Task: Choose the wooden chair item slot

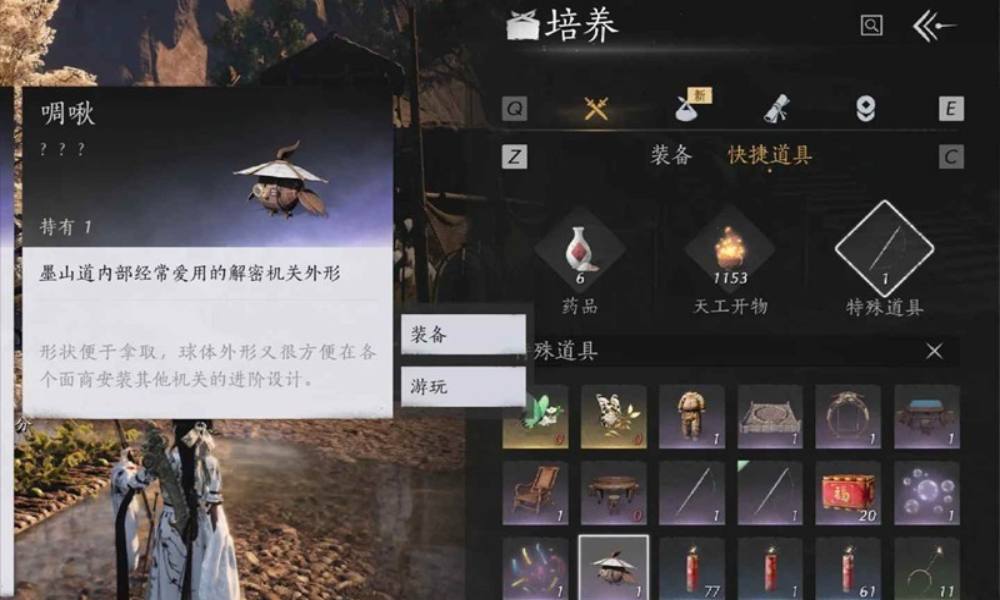Action: coord(535,493)
